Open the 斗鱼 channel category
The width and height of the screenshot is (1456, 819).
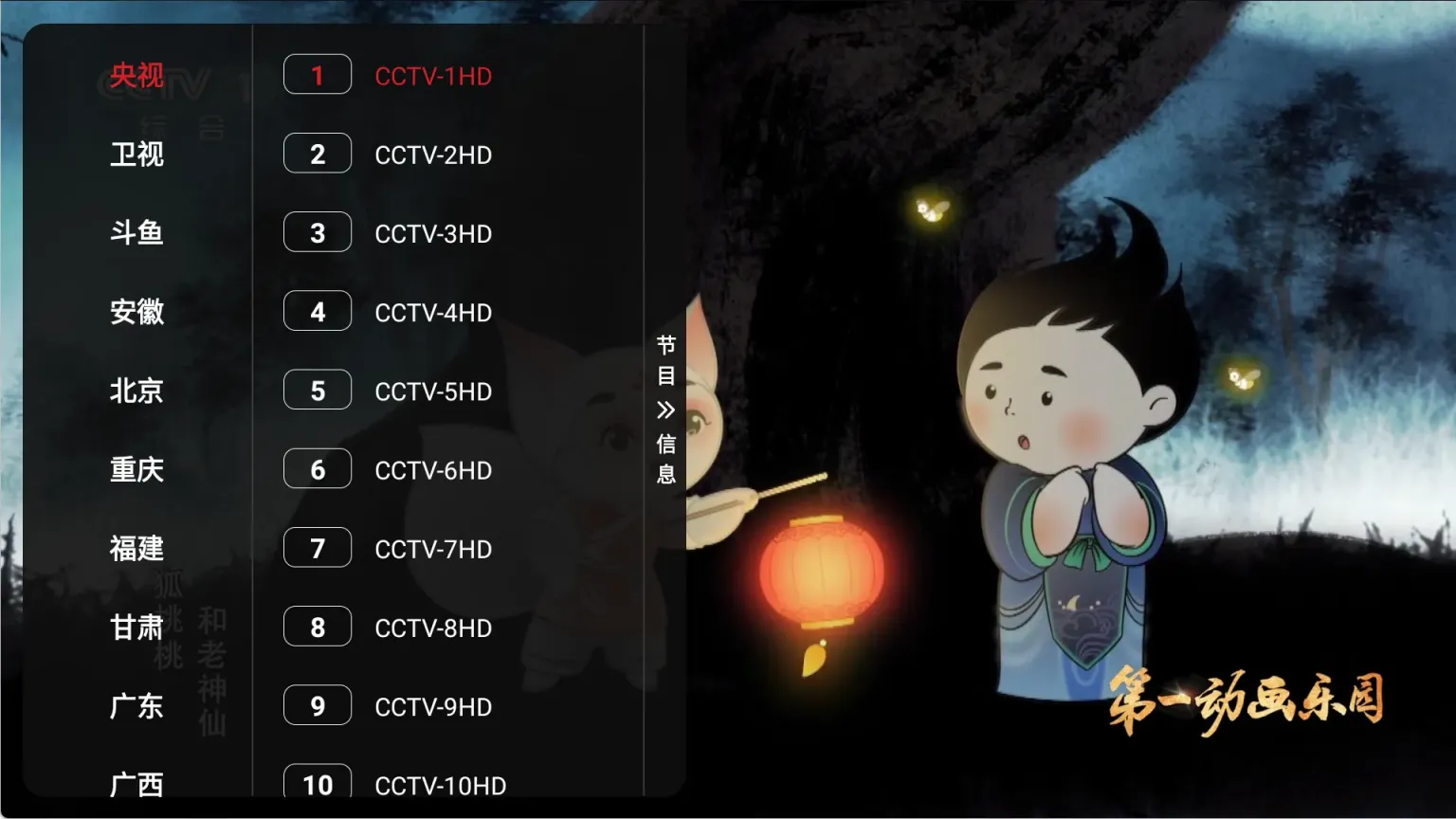coord(136,233)
